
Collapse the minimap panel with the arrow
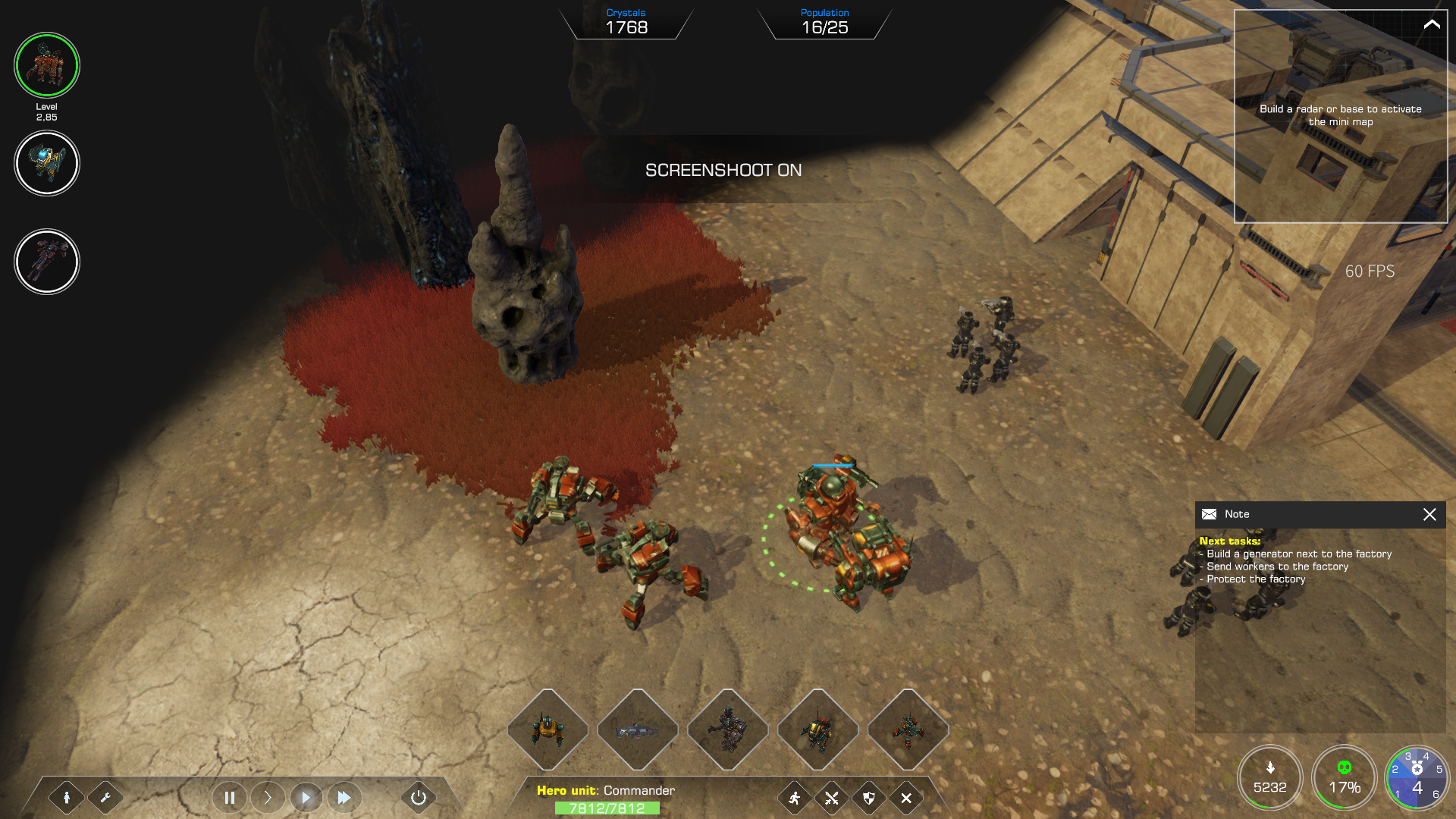pos(1431,24)
